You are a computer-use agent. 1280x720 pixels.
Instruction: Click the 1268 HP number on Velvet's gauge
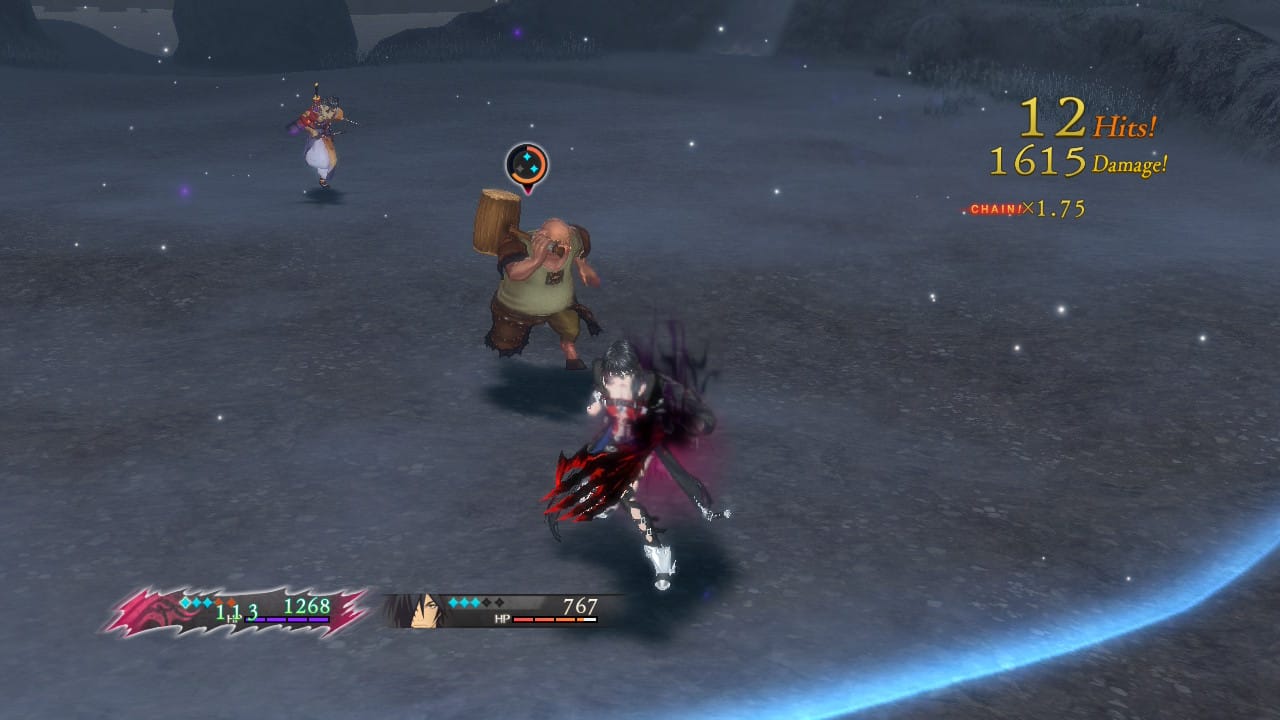307,606
